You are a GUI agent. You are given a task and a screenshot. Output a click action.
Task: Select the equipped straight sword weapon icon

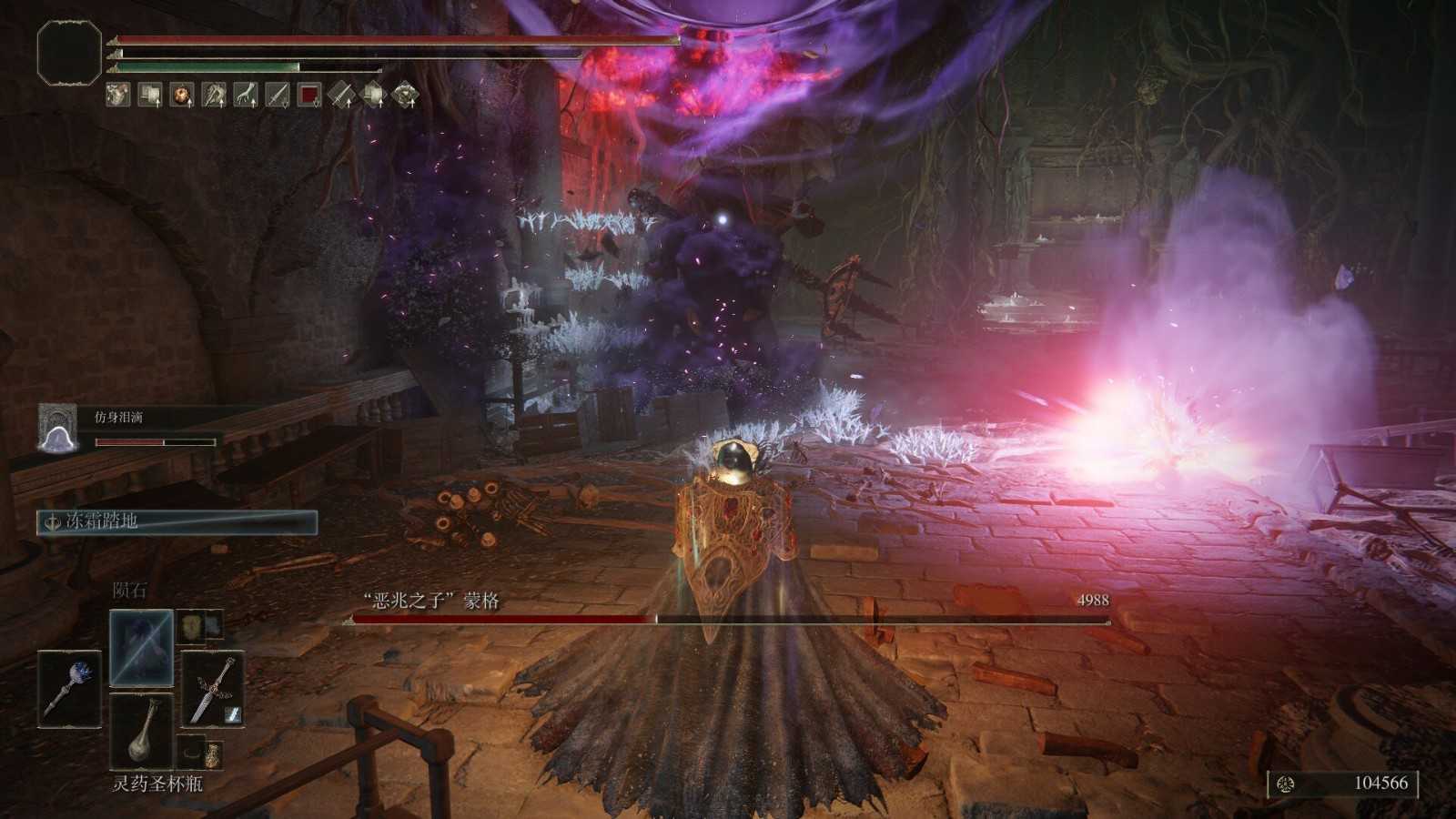point(211,690)
